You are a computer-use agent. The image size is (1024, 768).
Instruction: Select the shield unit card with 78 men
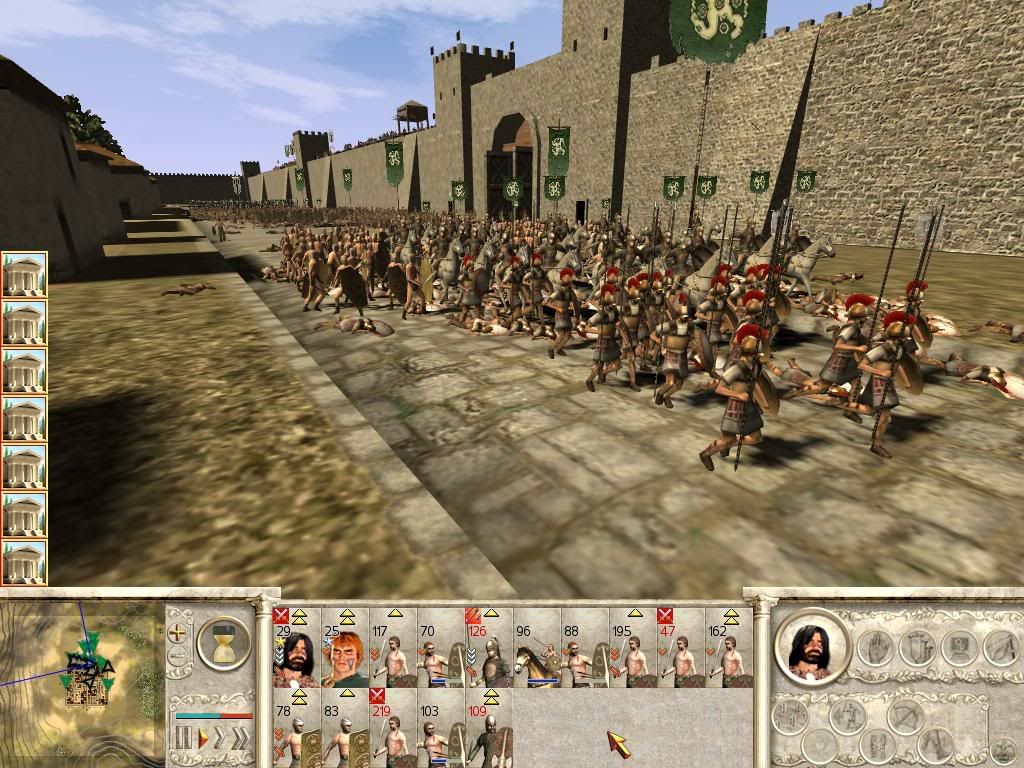296,728
